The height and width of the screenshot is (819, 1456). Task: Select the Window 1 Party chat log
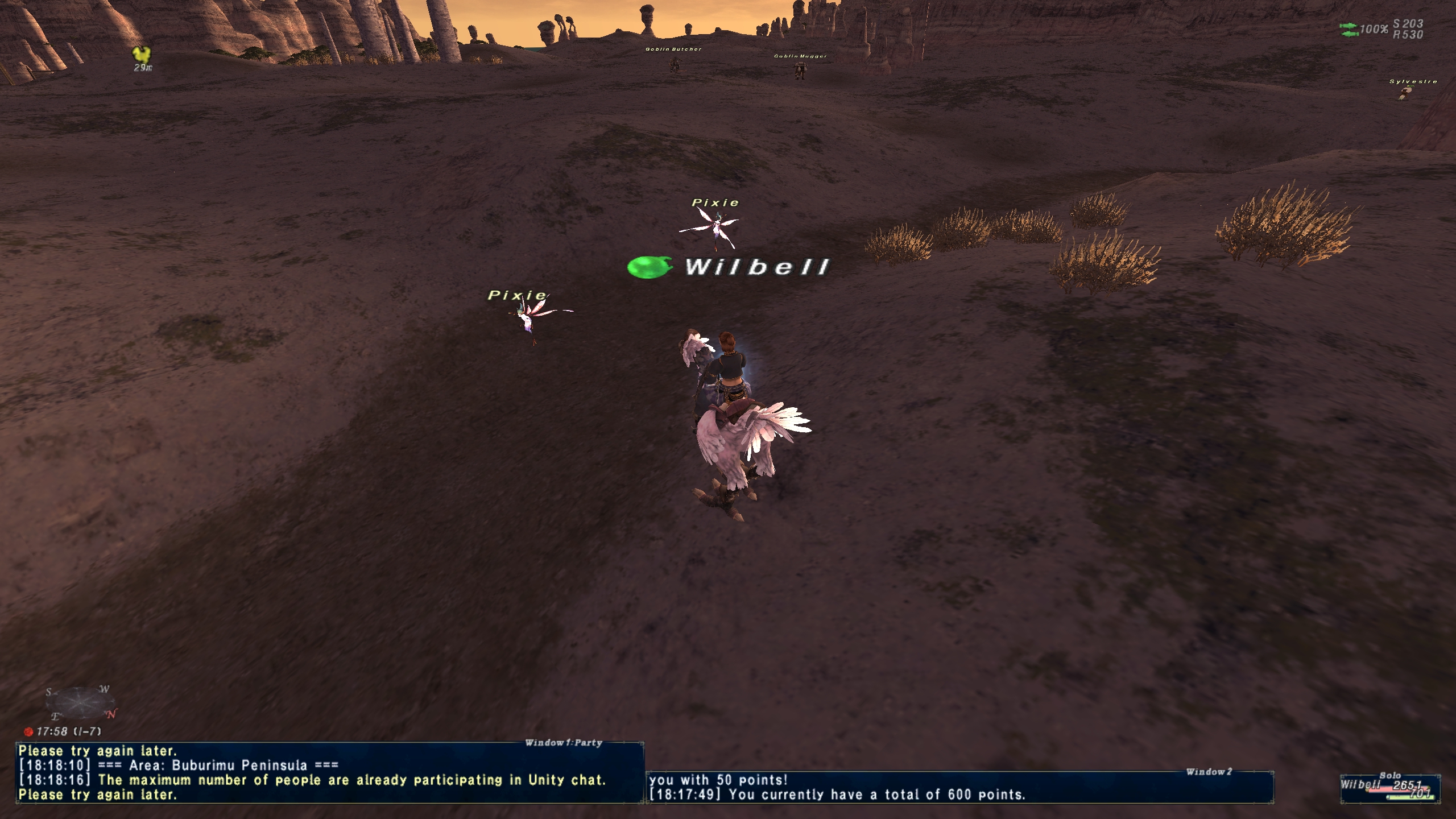point(330,772)
